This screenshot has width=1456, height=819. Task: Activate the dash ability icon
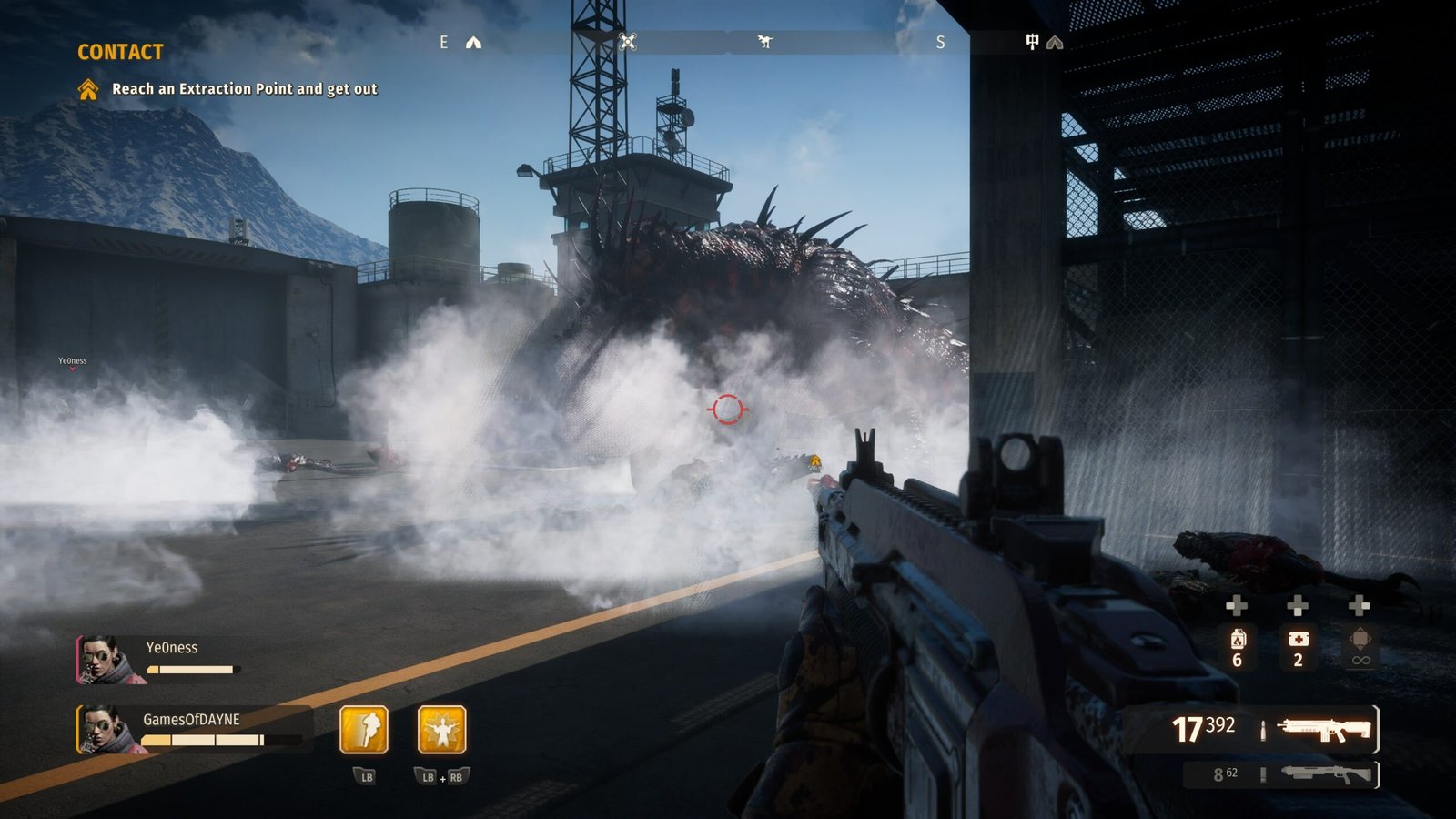[x=364, y=730]
